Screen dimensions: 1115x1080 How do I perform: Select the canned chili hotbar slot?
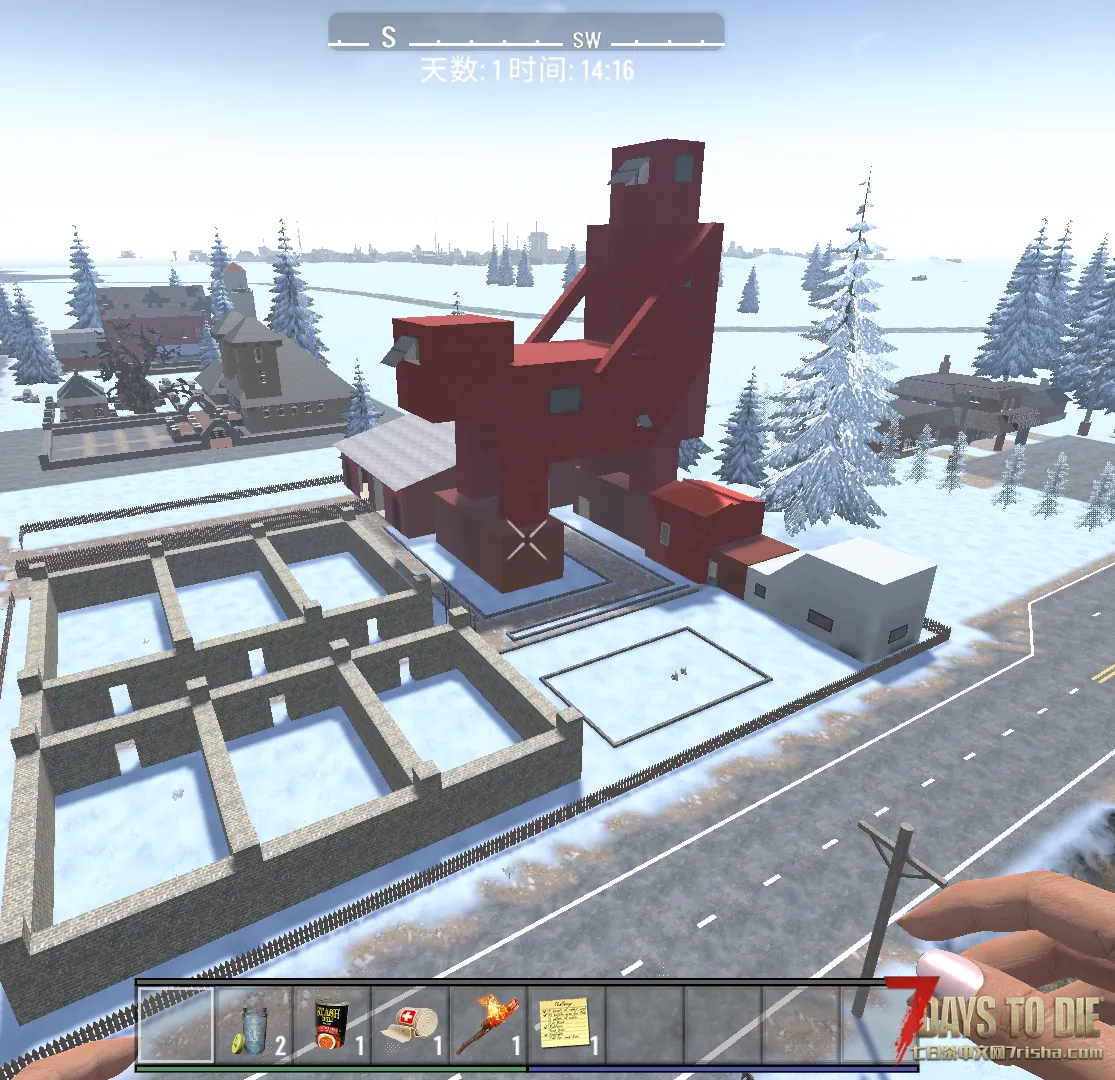pyautogui.click(x=332, y=1025)
